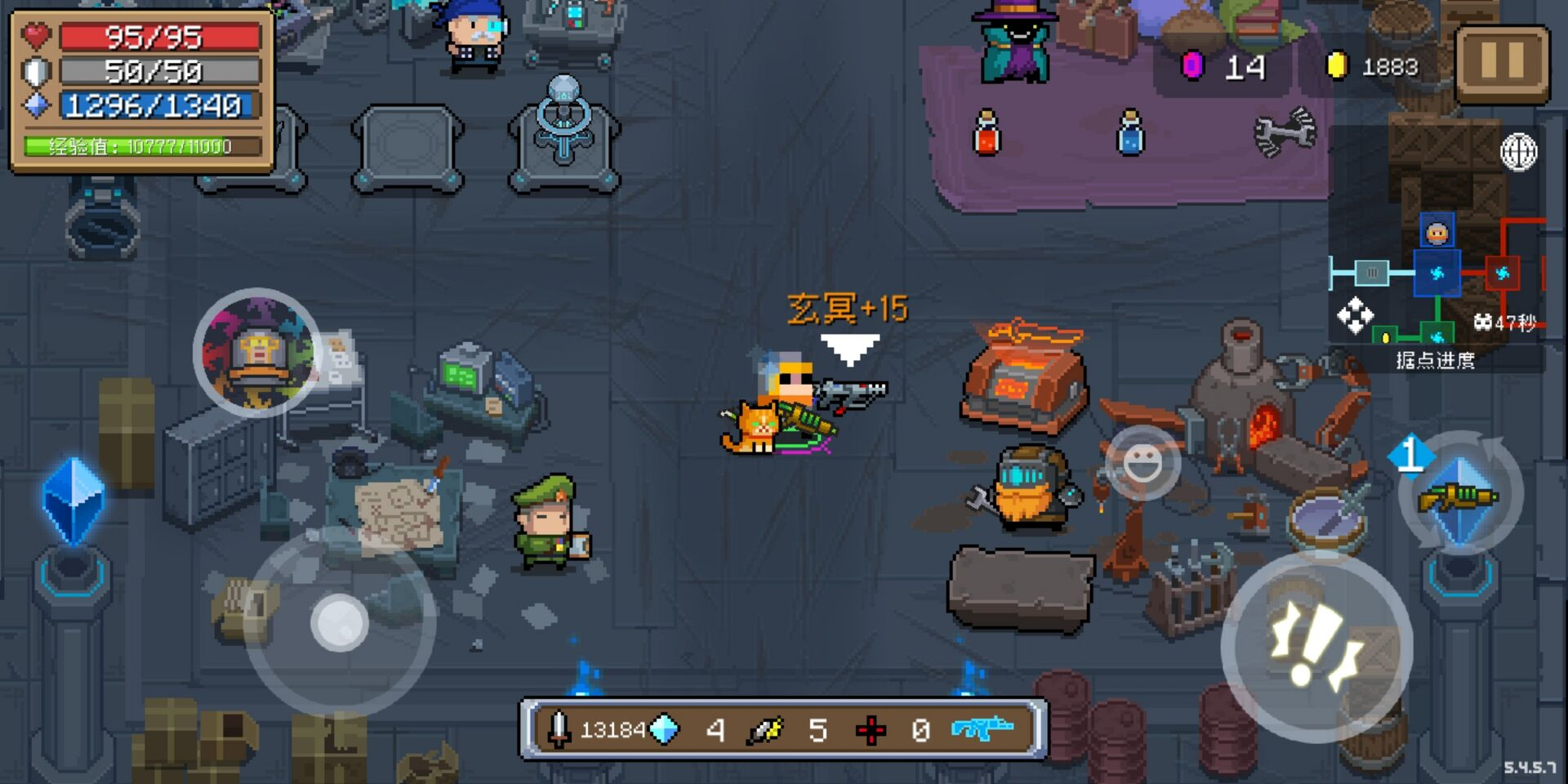Pause the game with the top-right button
Screen dimensions: 1568x784
coord(1502,63)
